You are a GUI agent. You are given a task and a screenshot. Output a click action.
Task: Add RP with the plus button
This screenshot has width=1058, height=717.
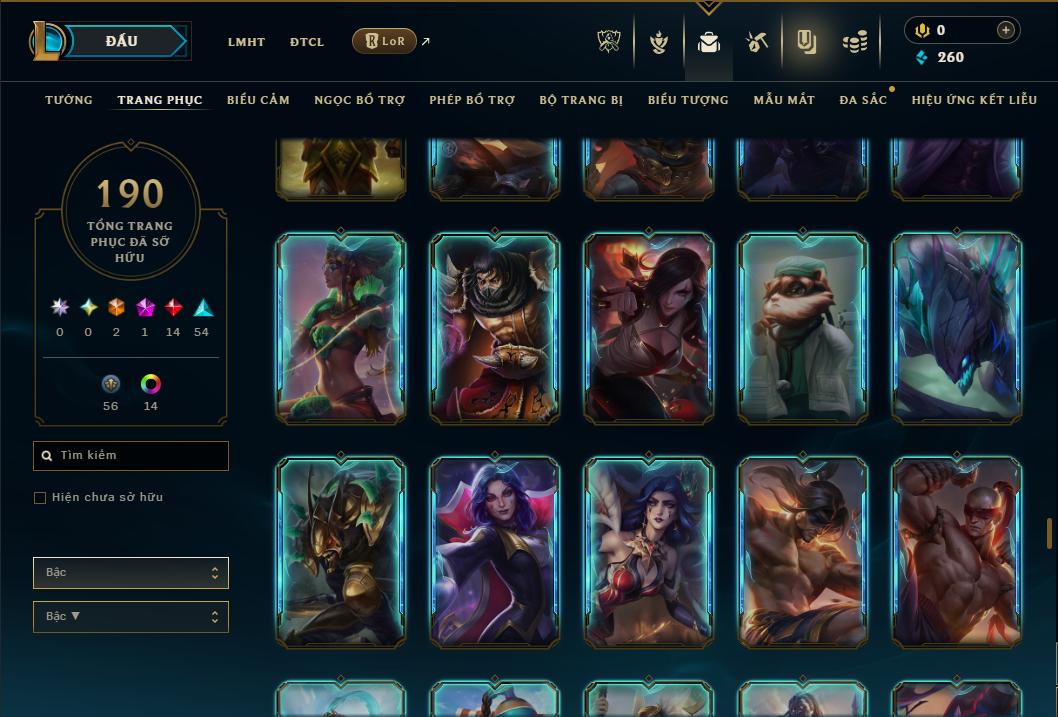[1006, 30]
